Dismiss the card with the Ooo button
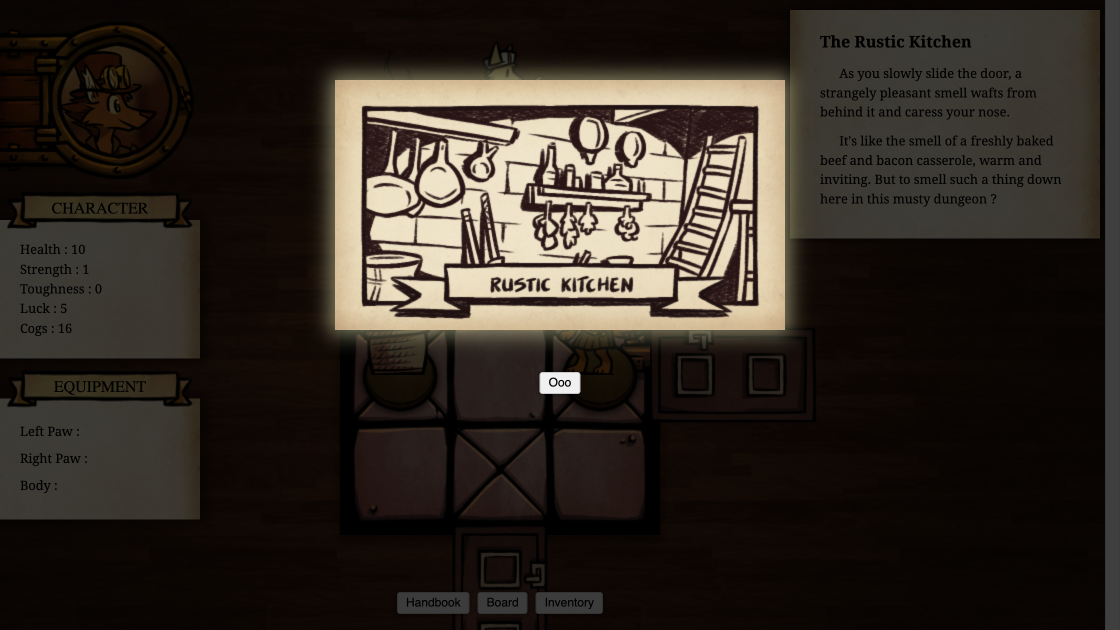 559,383
